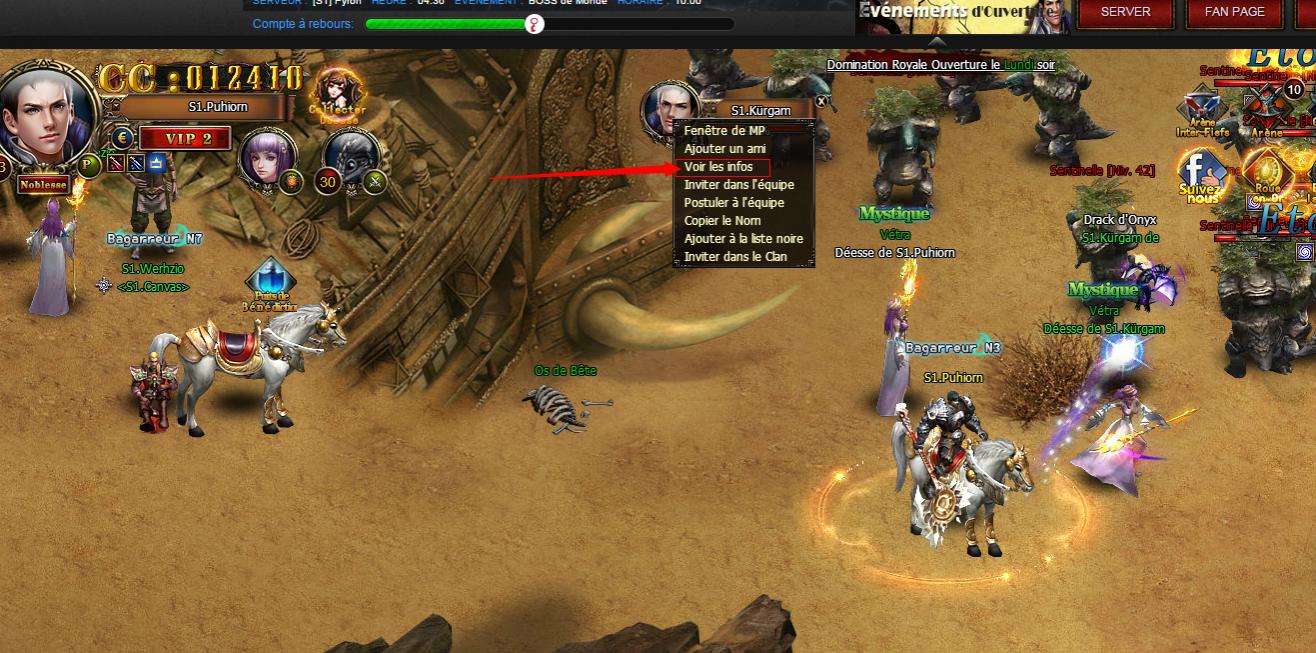The height and width of the screenshot is (653, 1316).
Task: Select Voir les infos menu entry
Action: (720, 167)
